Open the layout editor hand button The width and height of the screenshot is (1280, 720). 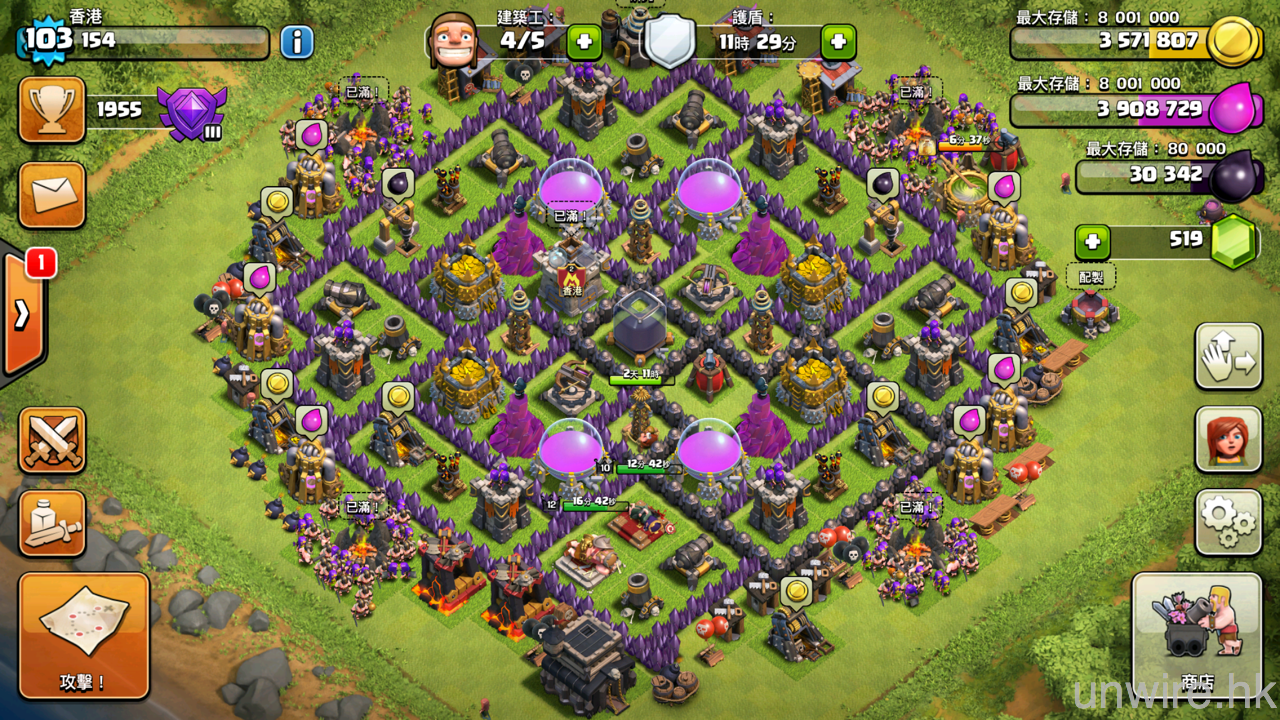1228,356
